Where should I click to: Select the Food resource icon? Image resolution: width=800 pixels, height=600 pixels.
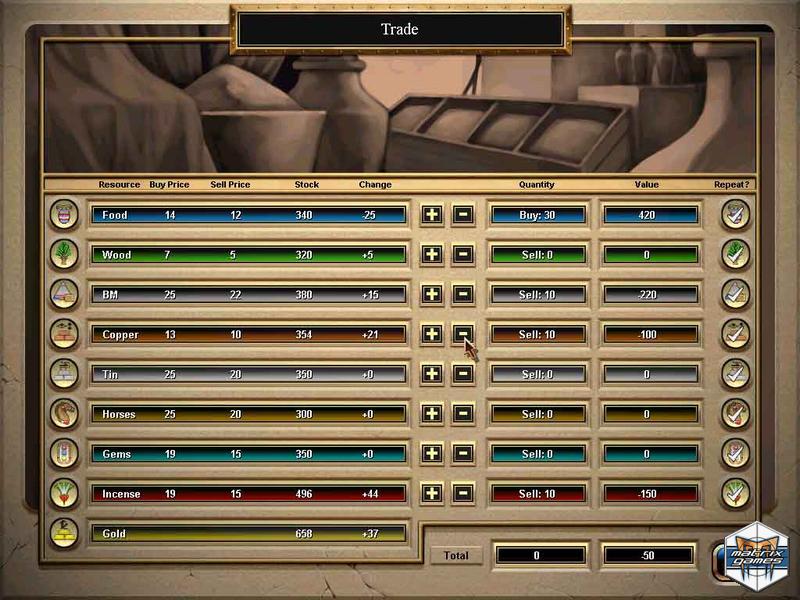(x=64, y=214)
